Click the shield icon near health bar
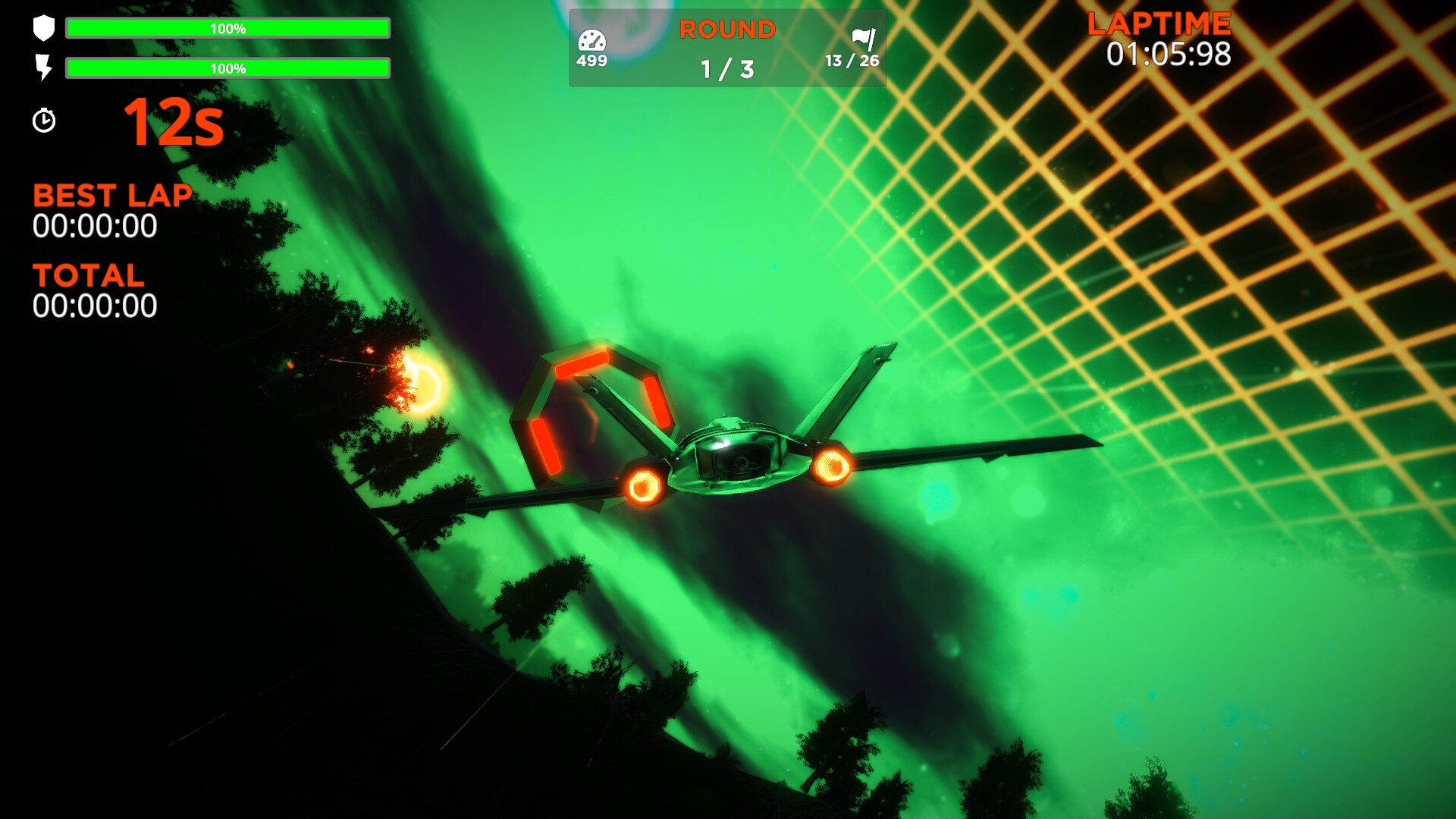The height and width of the screenshot is (819, 1456). click(43, 28)
